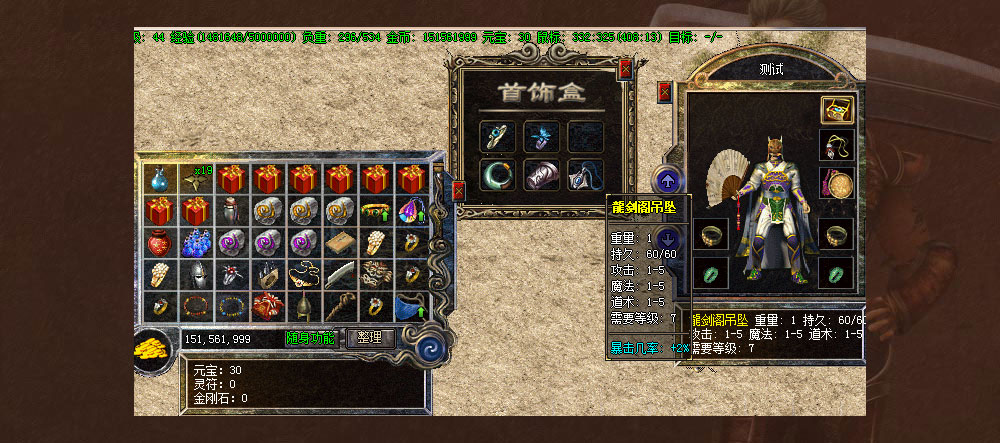Click the gold ingot pile icon
1000x443 pixels.
tap(154, 346)
